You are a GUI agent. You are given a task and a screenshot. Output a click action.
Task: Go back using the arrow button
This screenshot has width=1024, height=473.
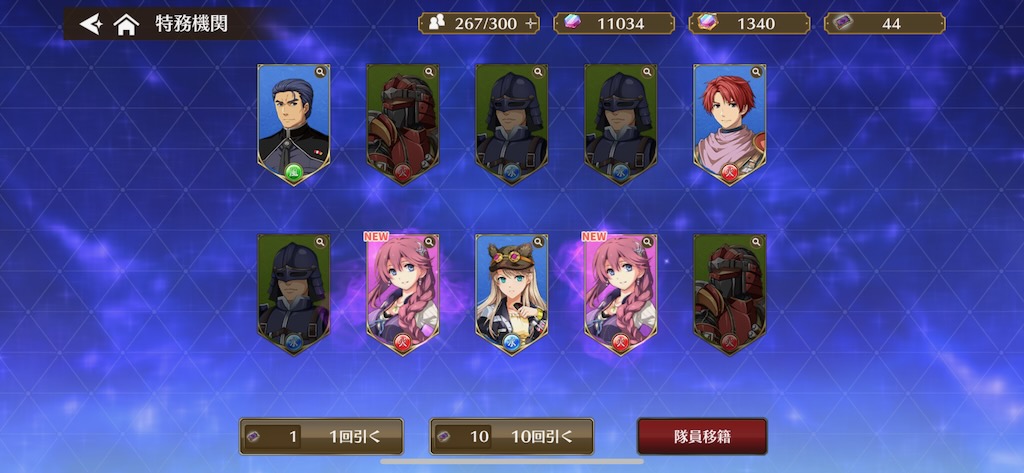(90, 23)
